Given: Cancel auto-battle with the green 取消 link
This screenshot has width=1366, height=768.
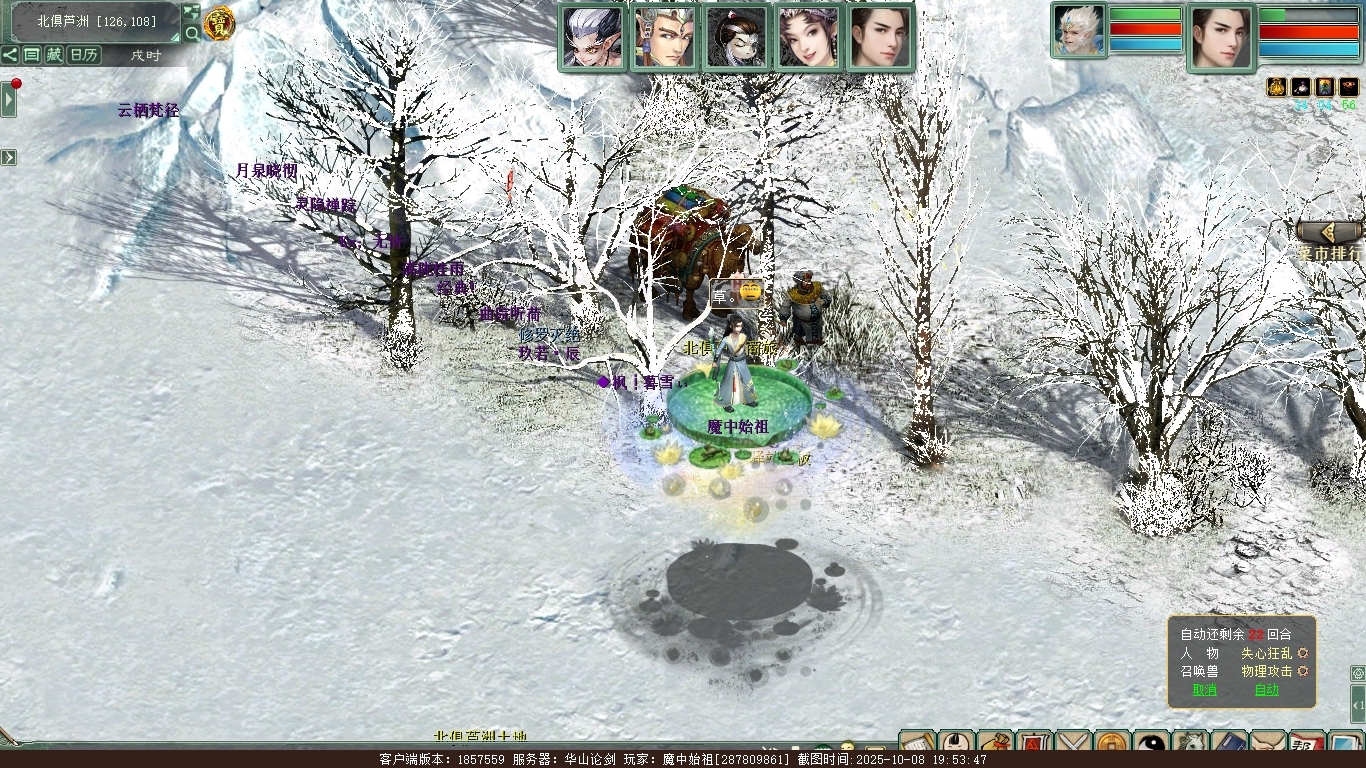Looking at the screenshot, I should [x=1205, y=690].
